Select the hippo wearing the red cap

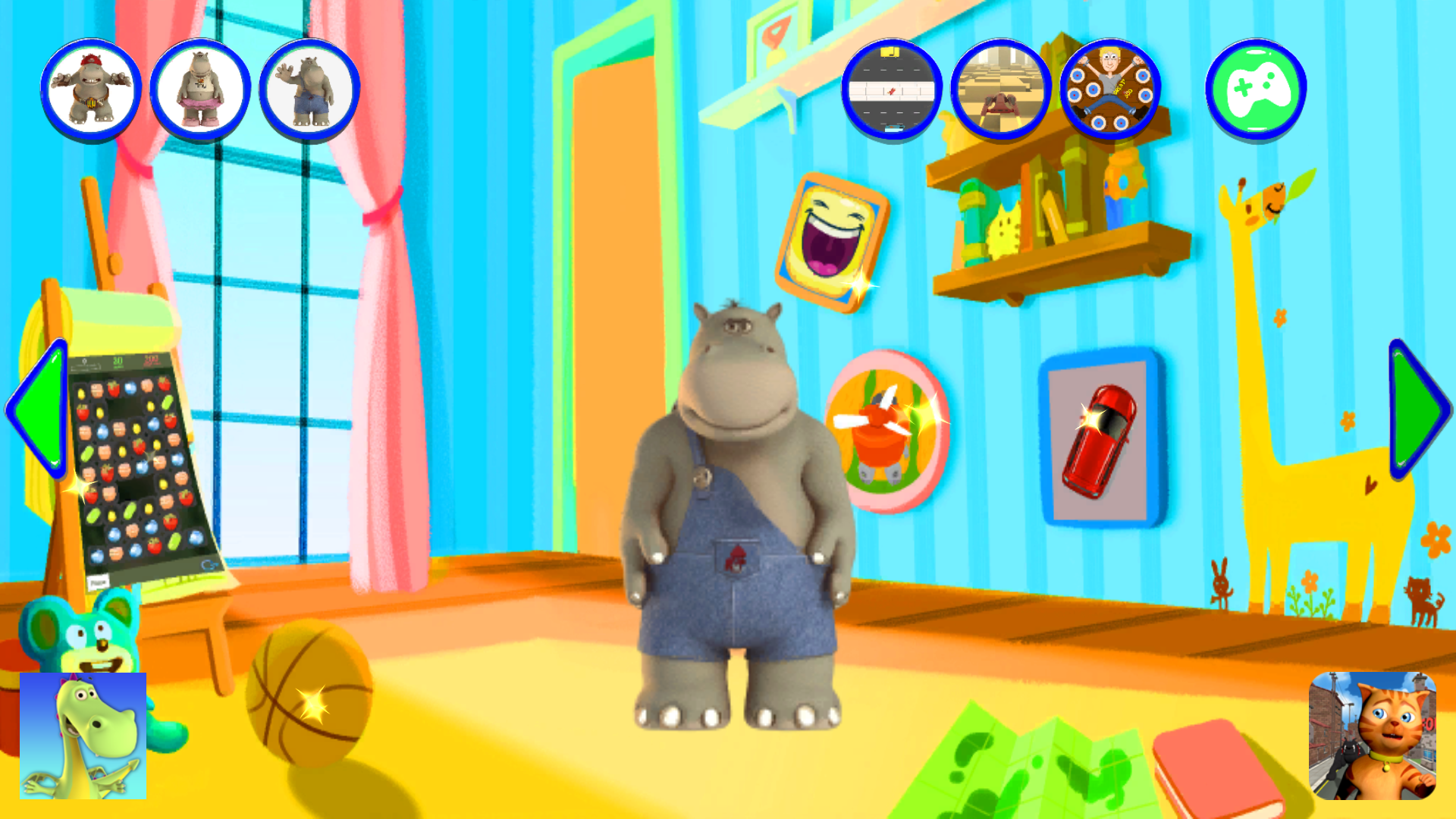point(90,88)
